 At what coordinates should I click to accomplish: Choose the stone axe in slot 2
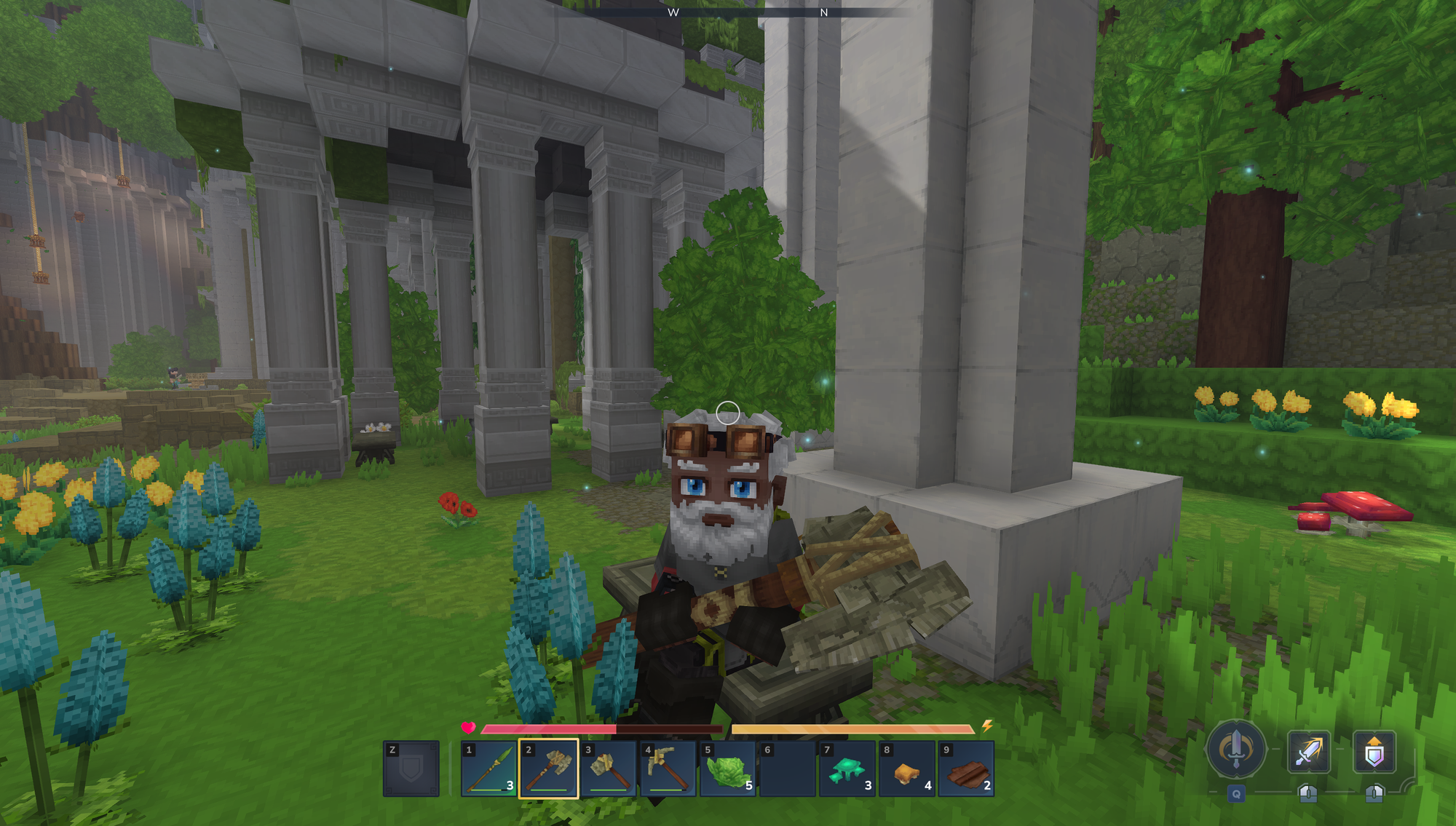548,769
